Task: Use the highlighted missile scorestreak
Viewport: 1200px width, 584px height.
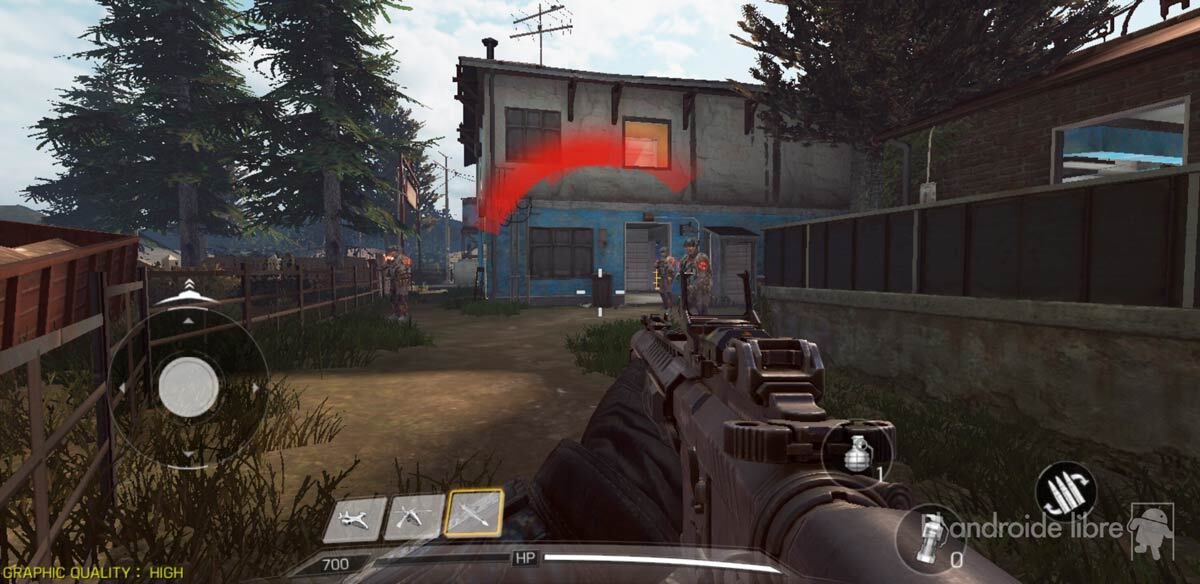Action: point(474,514)
